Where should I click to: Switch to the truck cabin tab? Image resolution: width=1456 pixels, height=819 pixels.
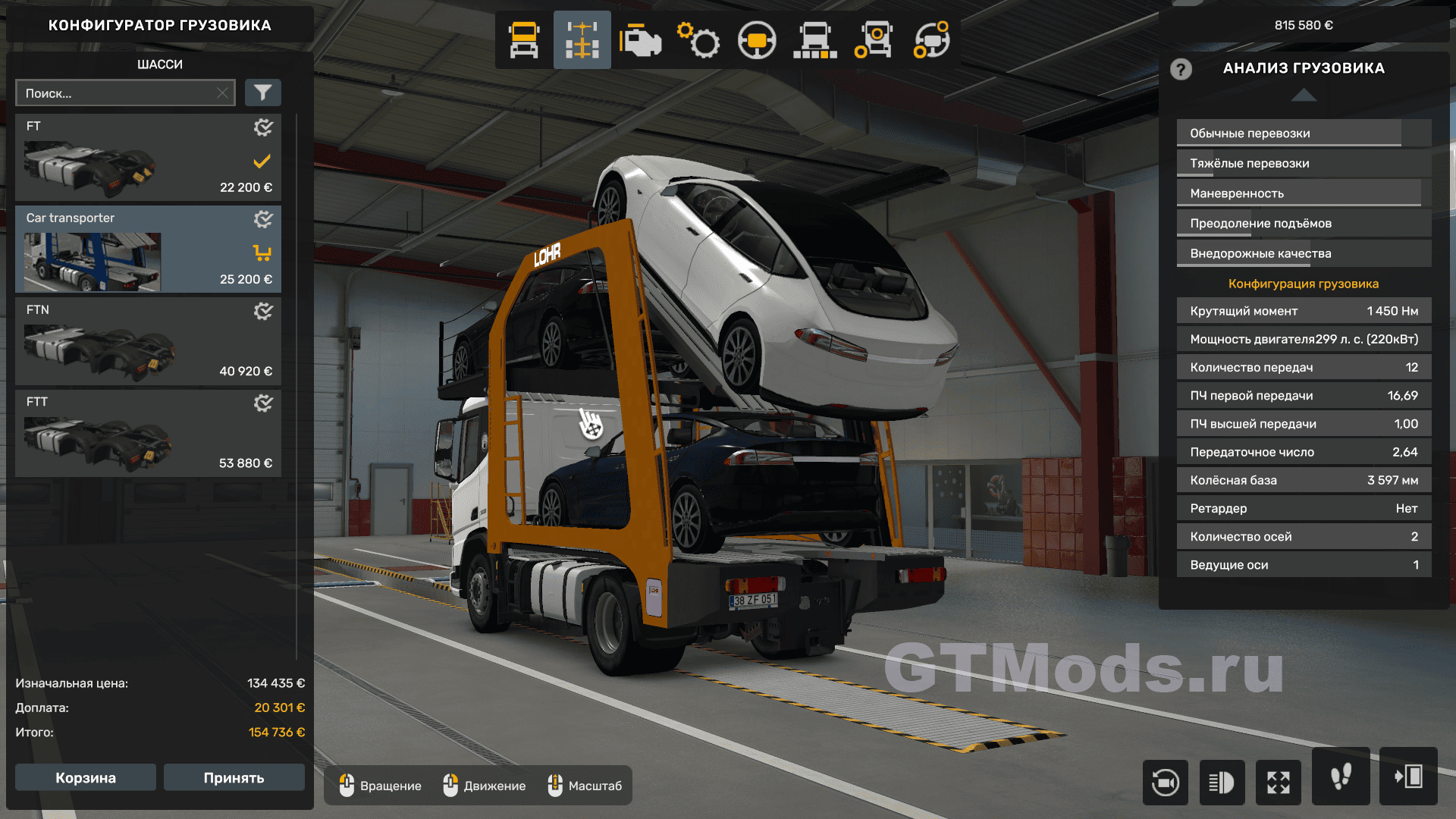coord(524,40)
